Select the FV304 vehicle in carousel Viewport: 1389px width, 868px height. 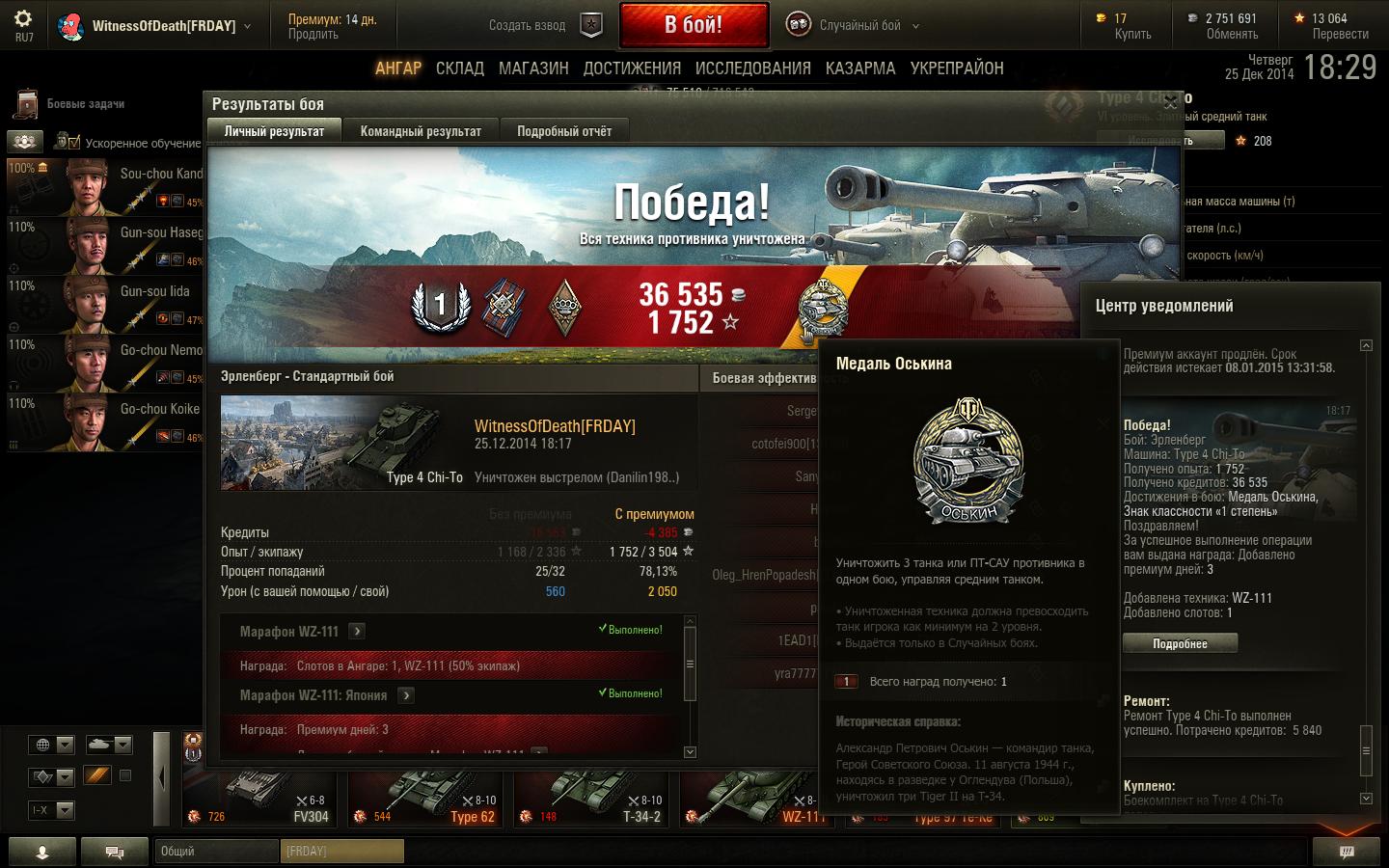259,799
